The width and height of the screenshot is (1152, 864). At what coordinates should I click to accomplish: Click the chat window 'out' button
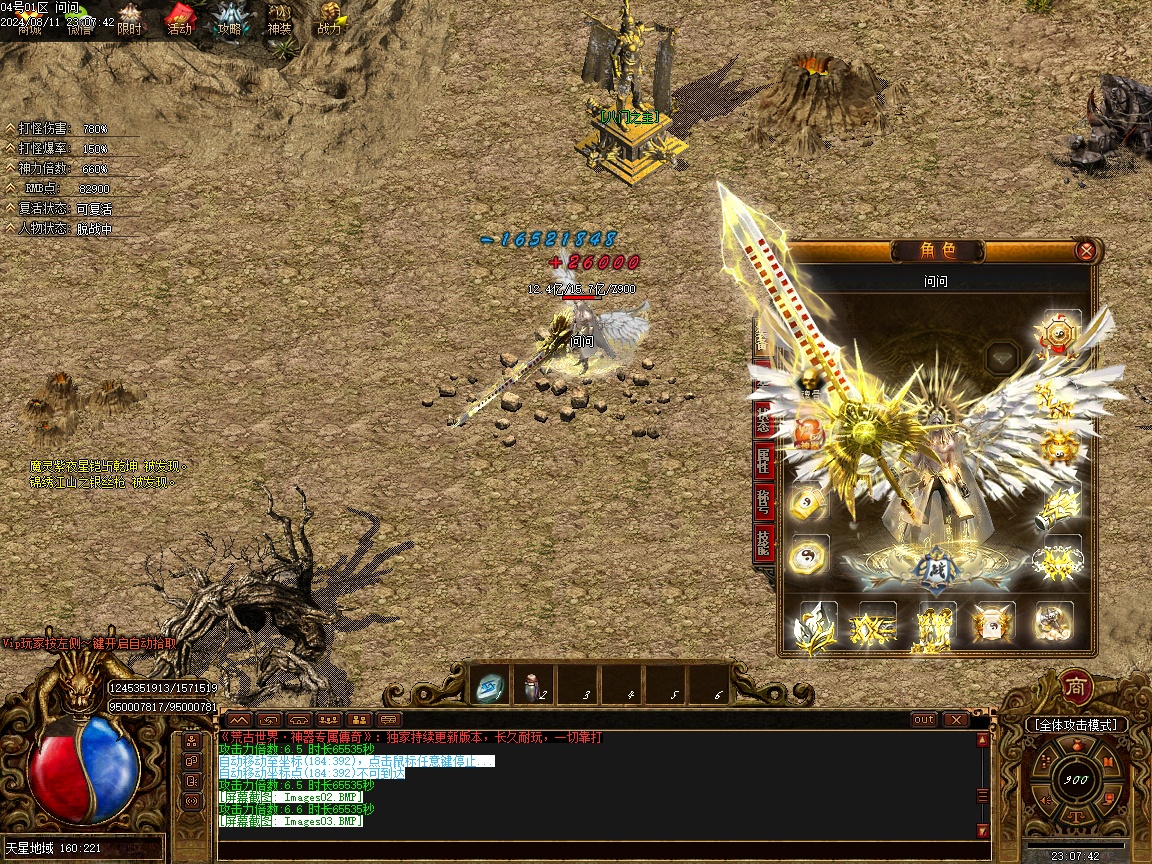point(924,719)
